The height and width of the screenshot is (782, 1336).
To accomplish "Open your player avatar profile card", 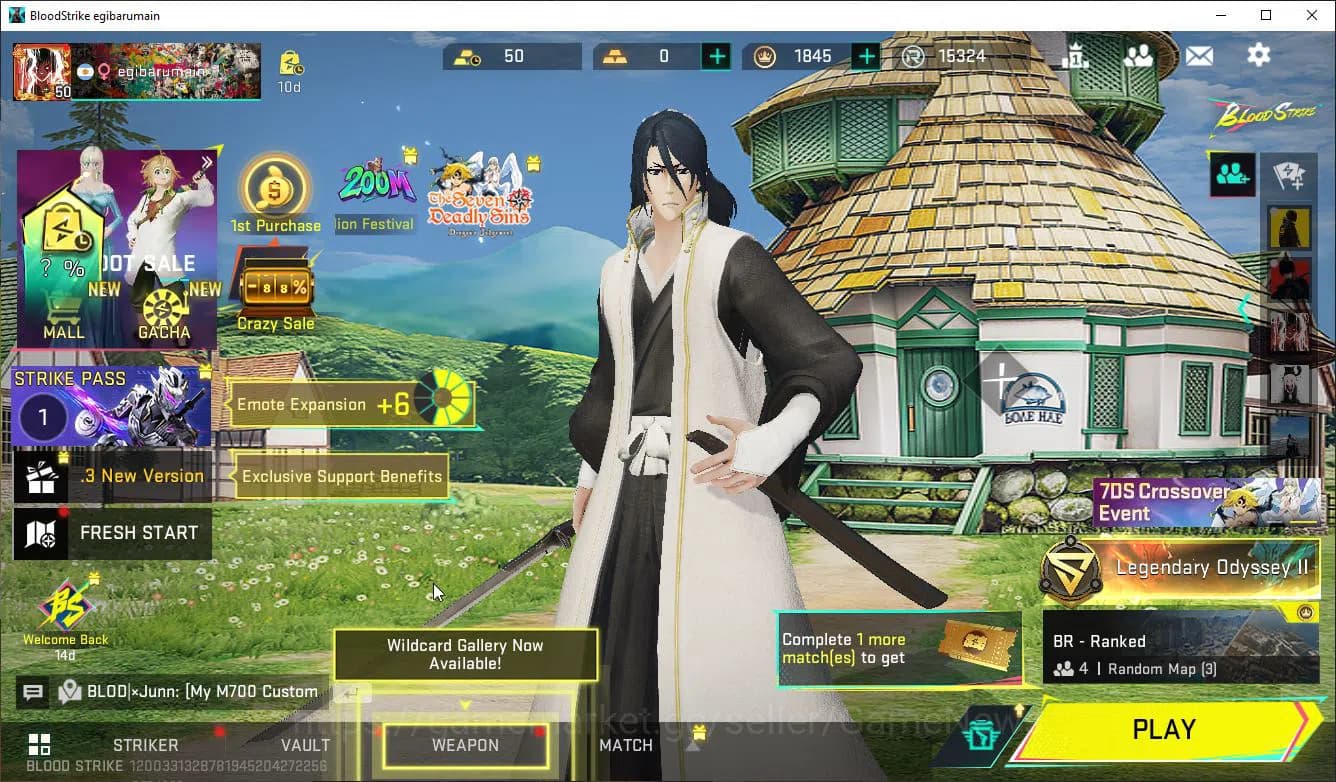I will click(42, 71).
